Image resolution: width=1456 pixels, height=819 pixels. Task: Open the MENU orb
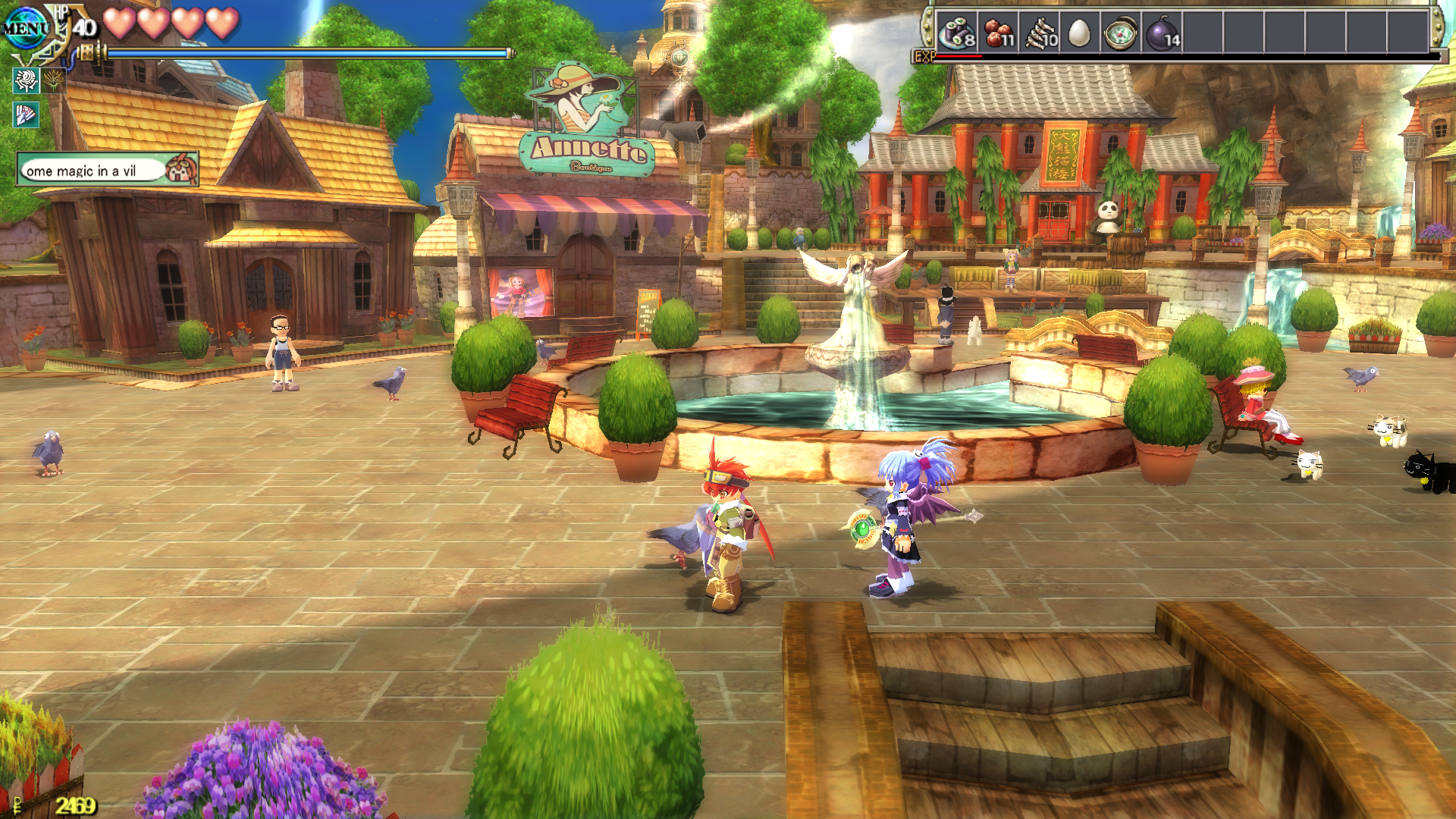tap(26, 28)
